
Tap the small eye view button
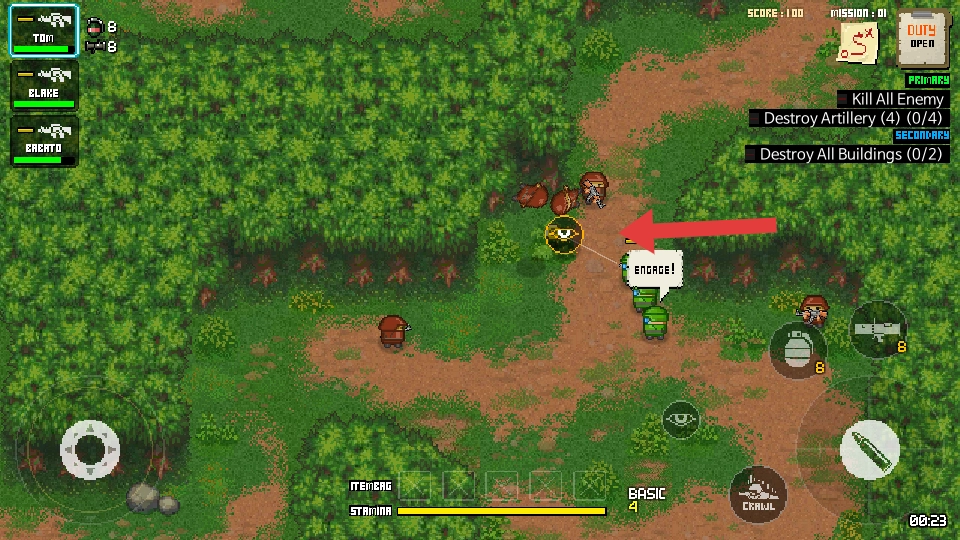tap(681, 417)
